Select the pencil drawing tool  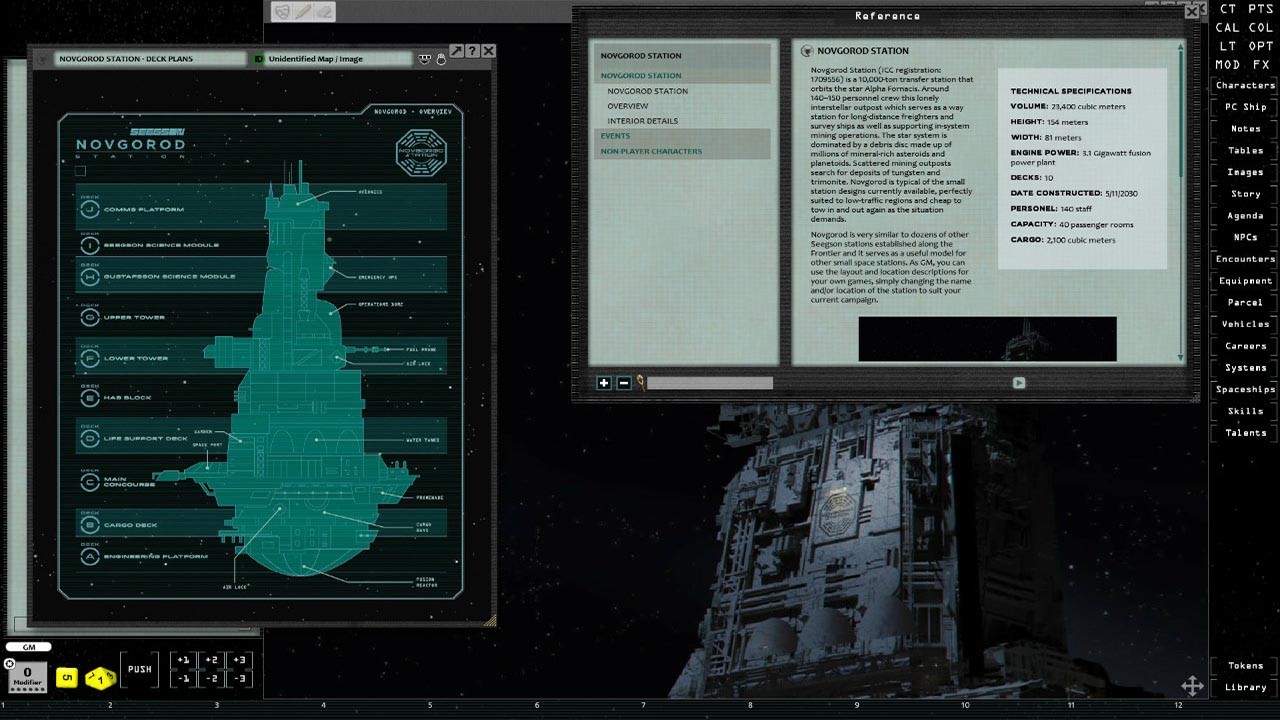click(x=302, y=11)
